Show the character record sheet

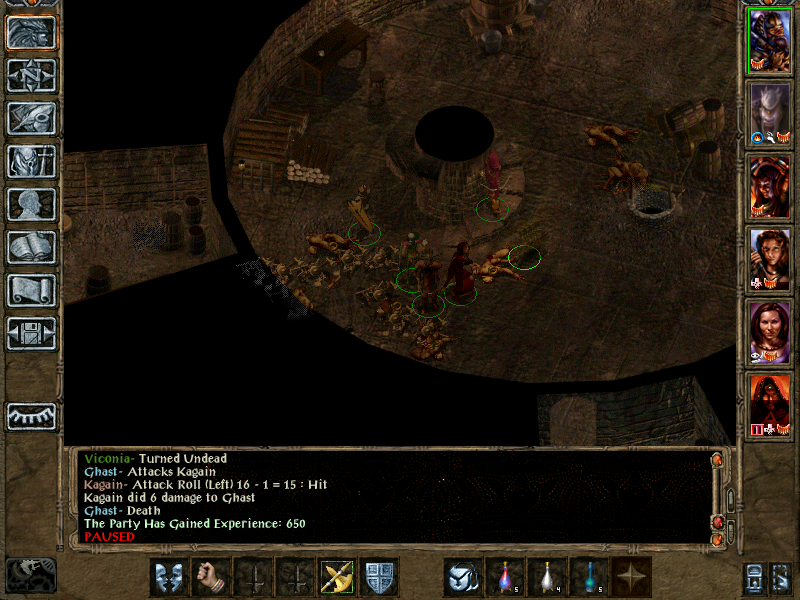(x=31, y=204)
